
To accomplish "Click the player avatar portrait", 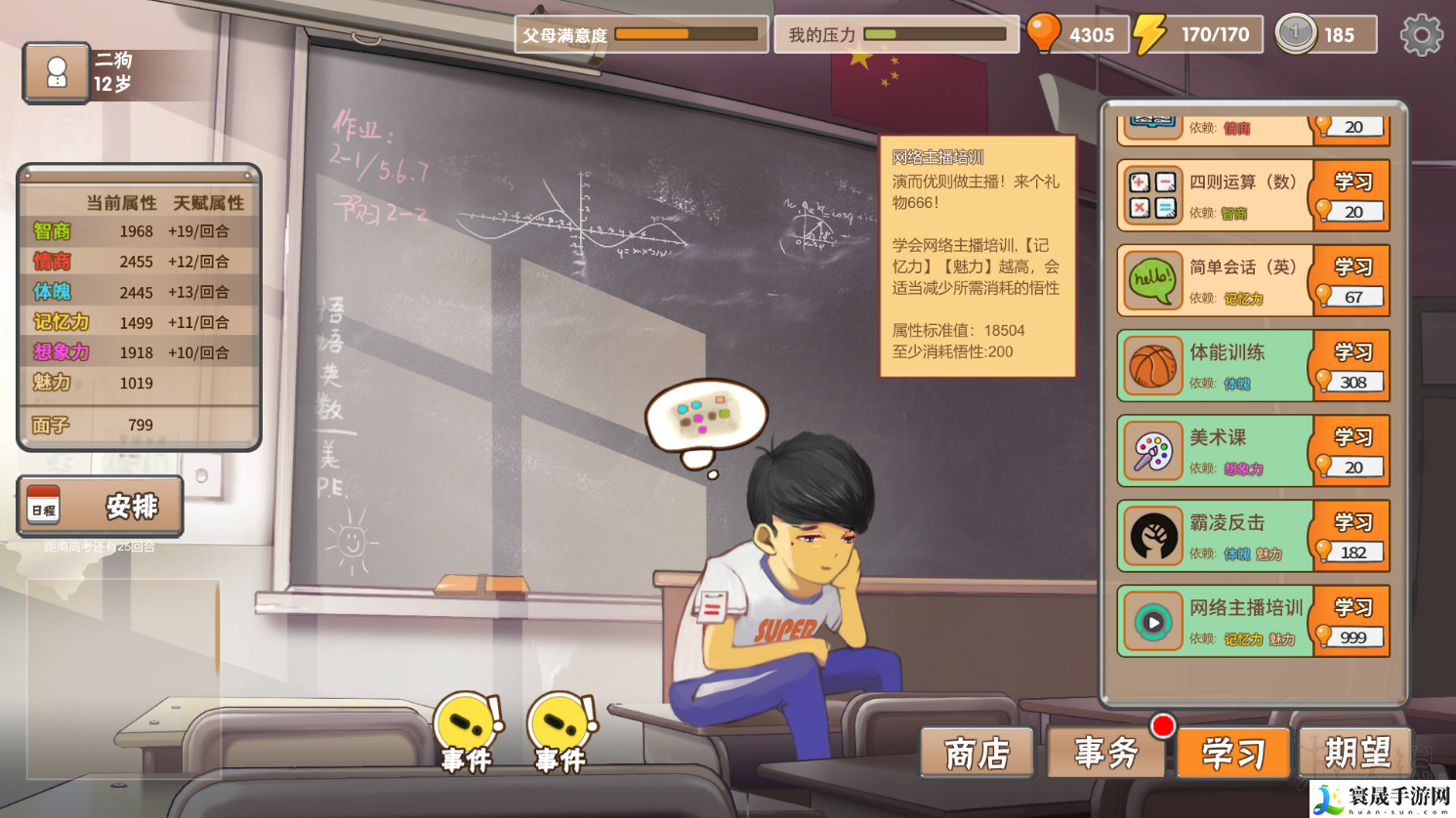I will pos(57,72).
